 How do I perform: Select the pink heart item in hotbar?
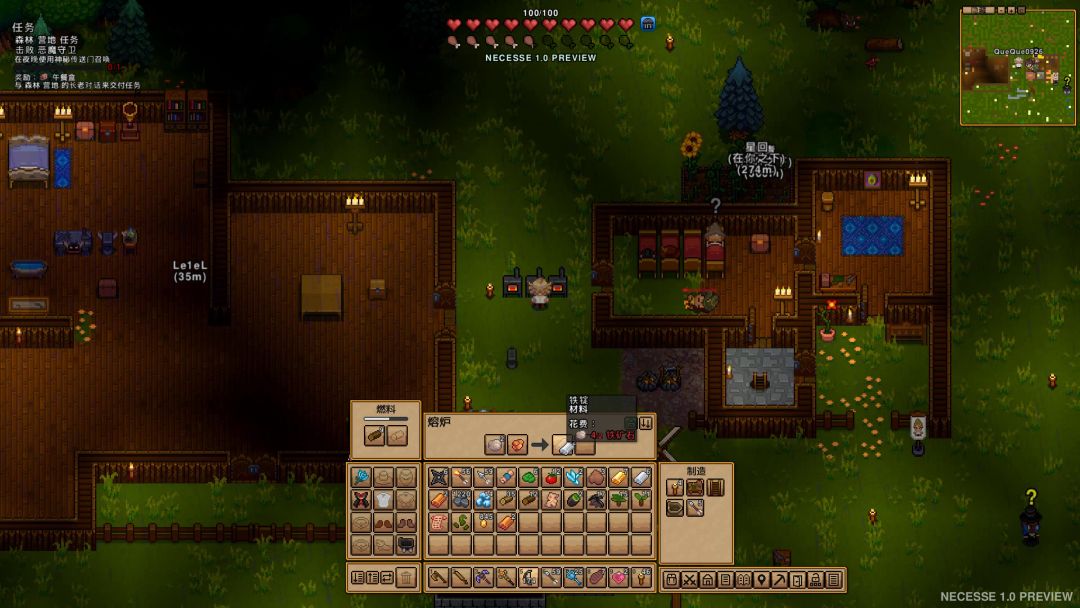click(x=618, y=577)
